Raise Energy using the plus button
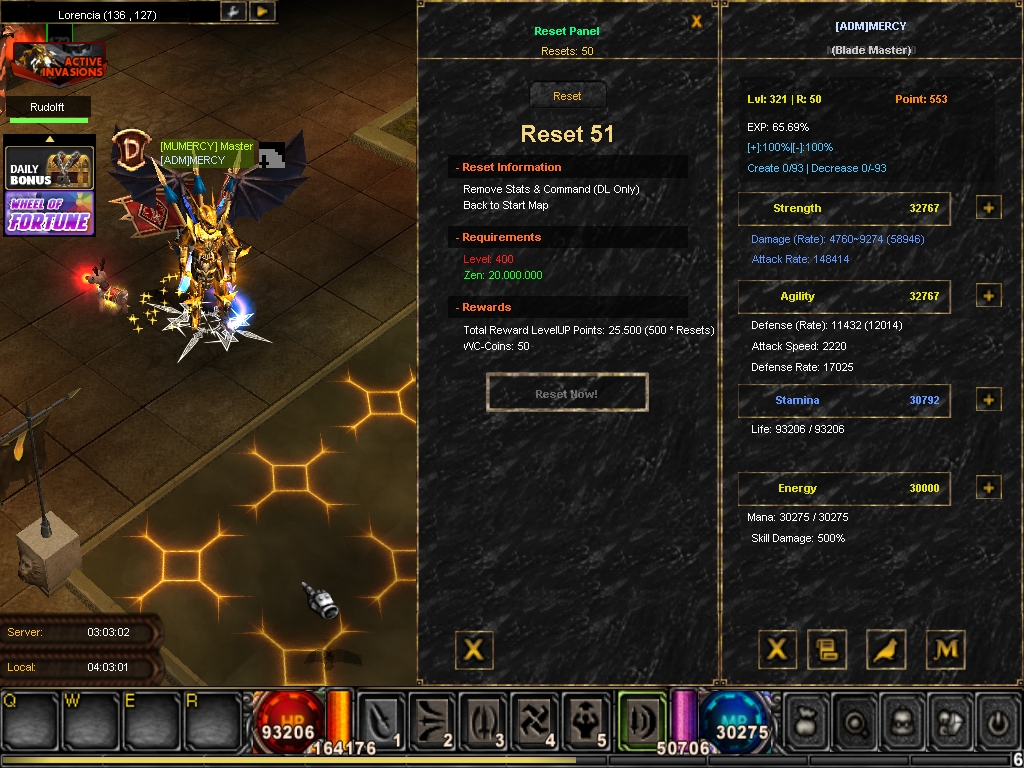 tap(988, 488)
